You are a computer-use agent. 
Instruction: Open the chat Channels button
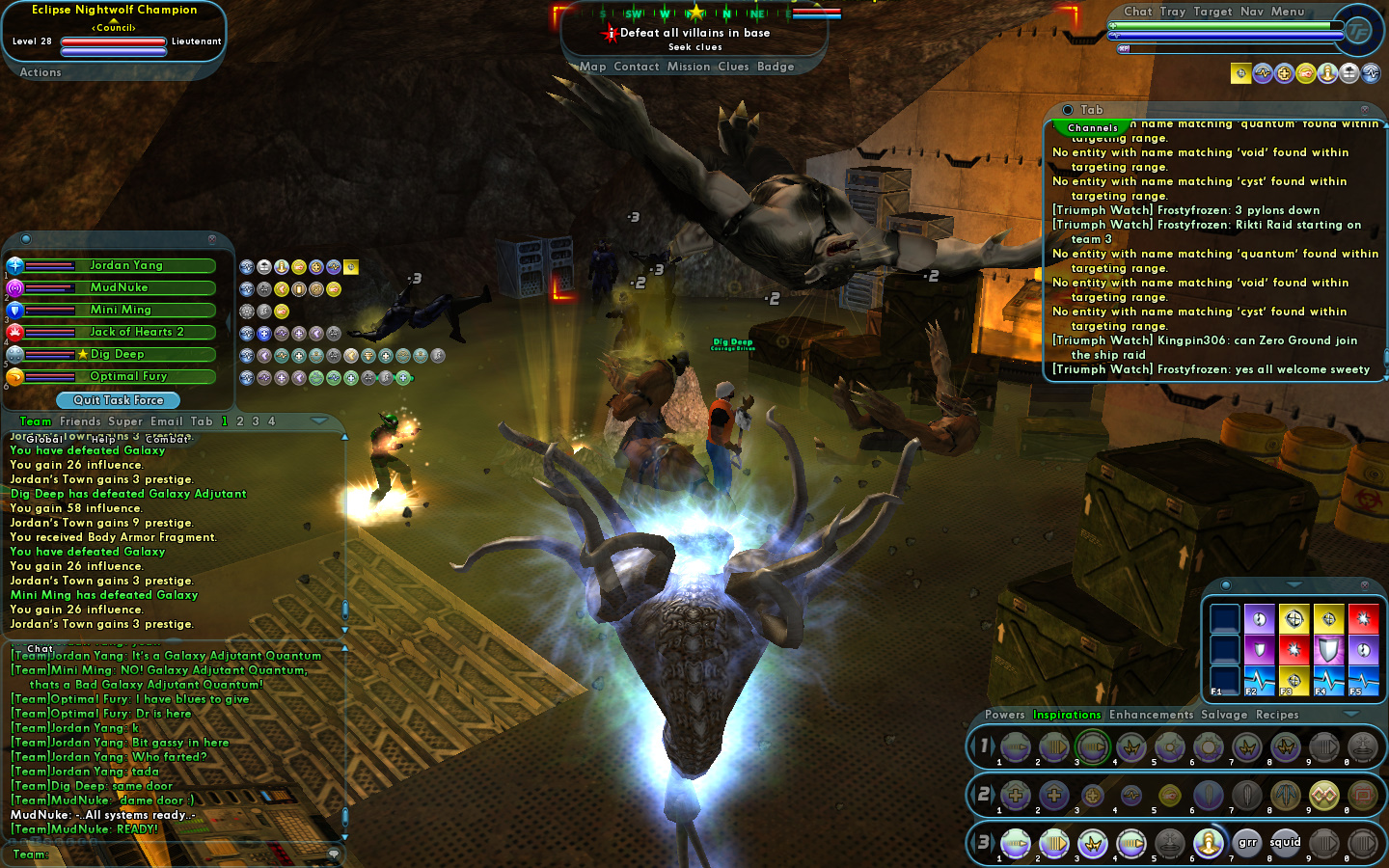pos(1092,127)
